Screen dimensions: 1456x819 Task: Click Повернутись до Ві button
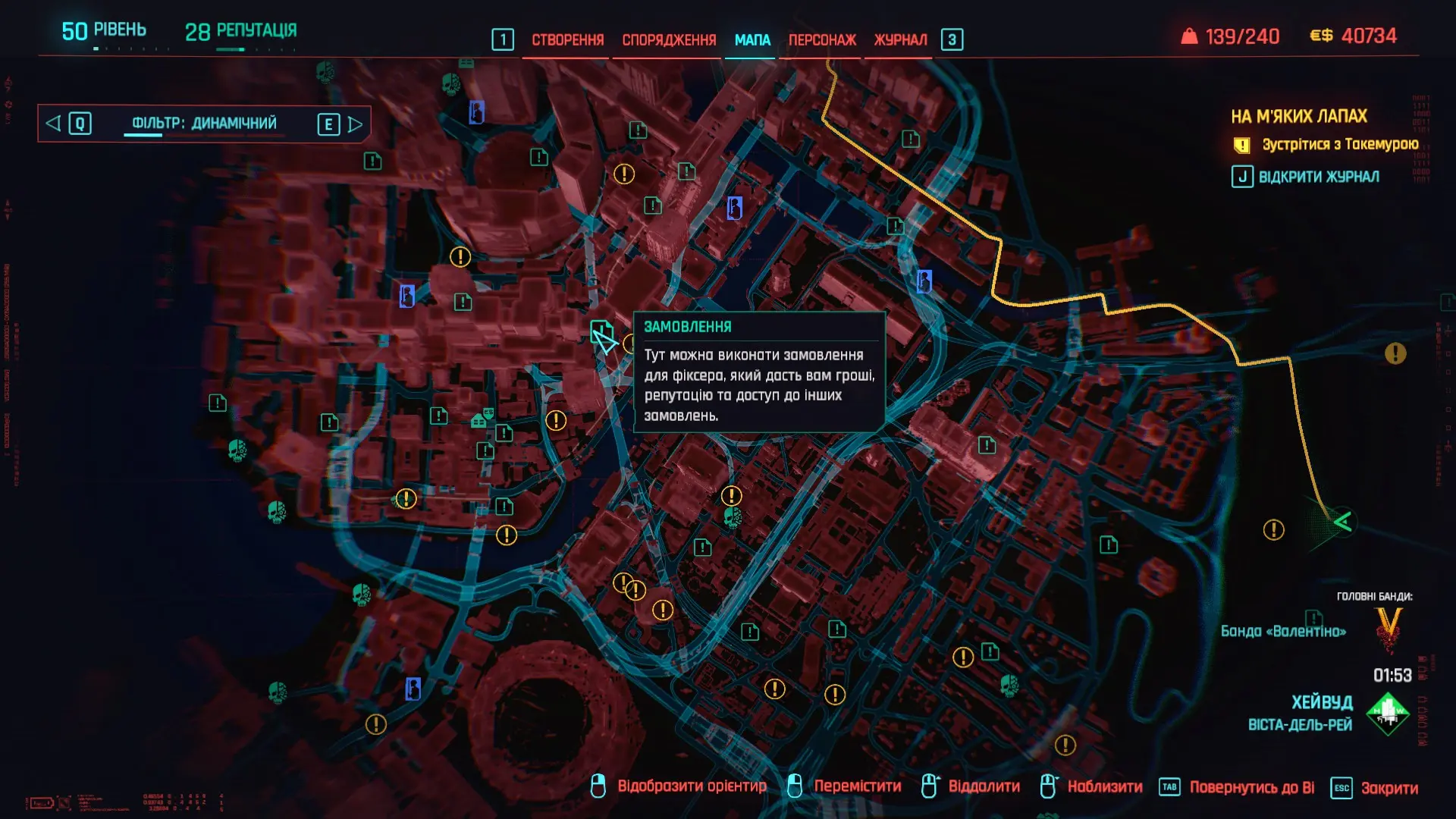click(x=1250, y=788)
